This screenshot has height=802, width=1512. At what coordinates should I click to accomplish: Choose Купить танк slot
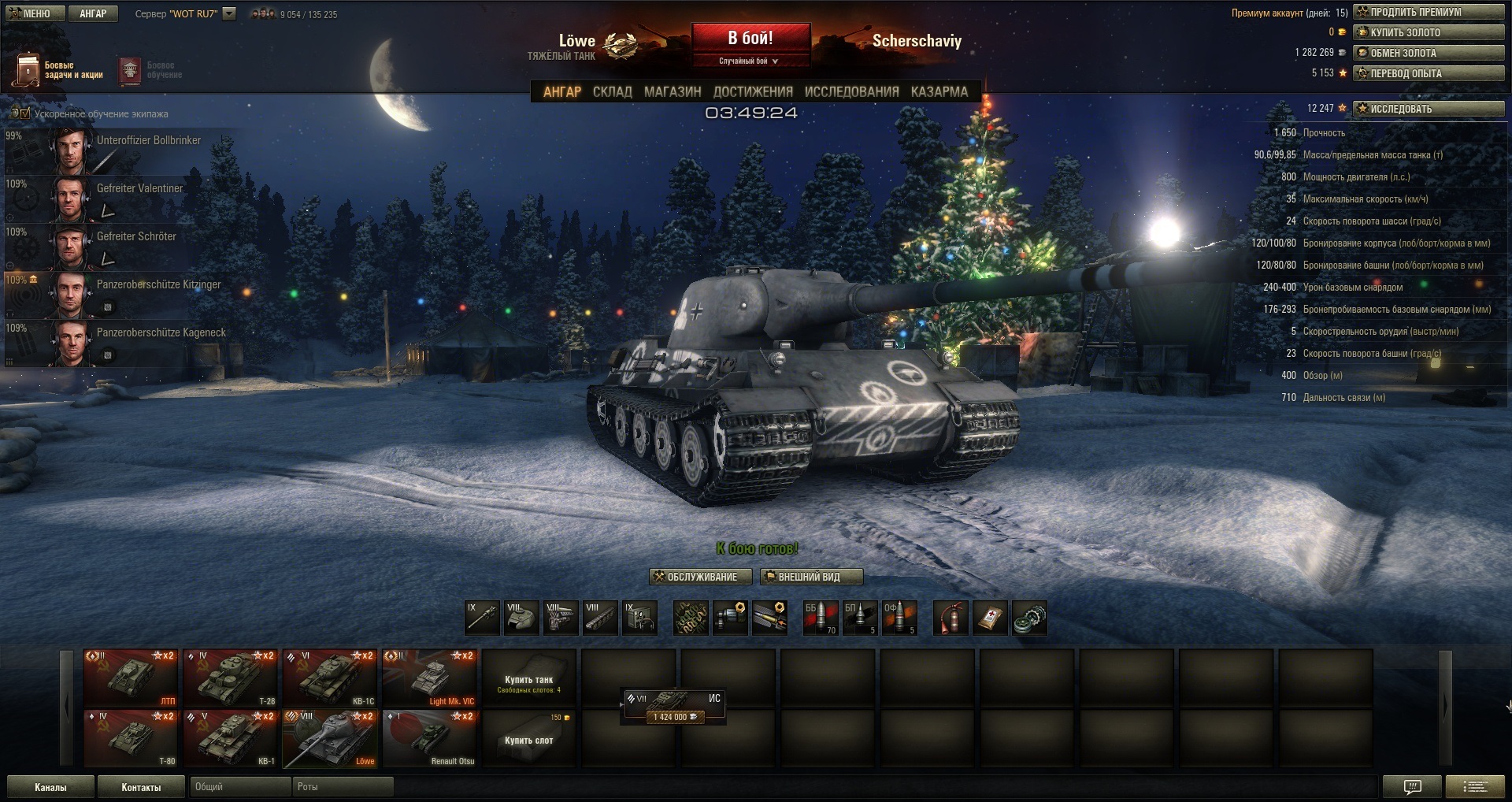pos(528,678)
